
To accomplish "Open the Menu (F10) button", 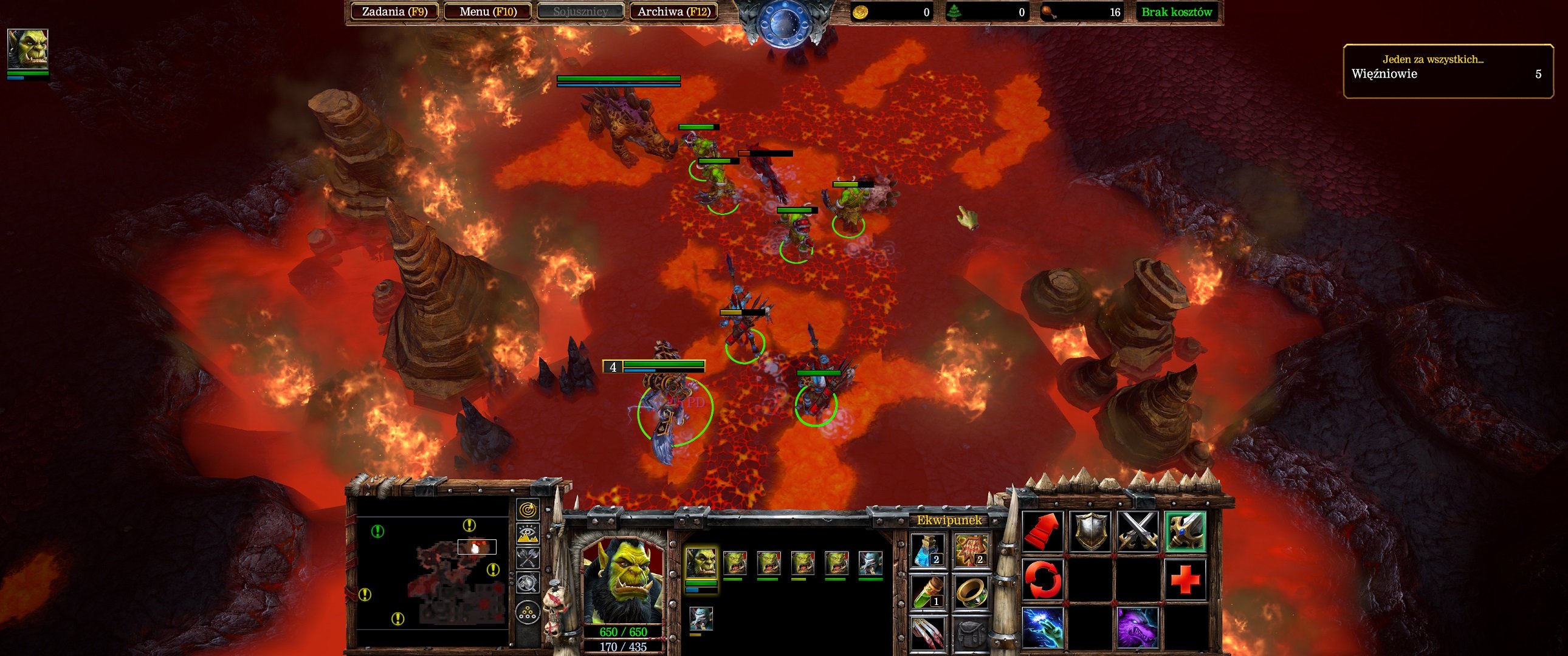I will click(487, 12).
